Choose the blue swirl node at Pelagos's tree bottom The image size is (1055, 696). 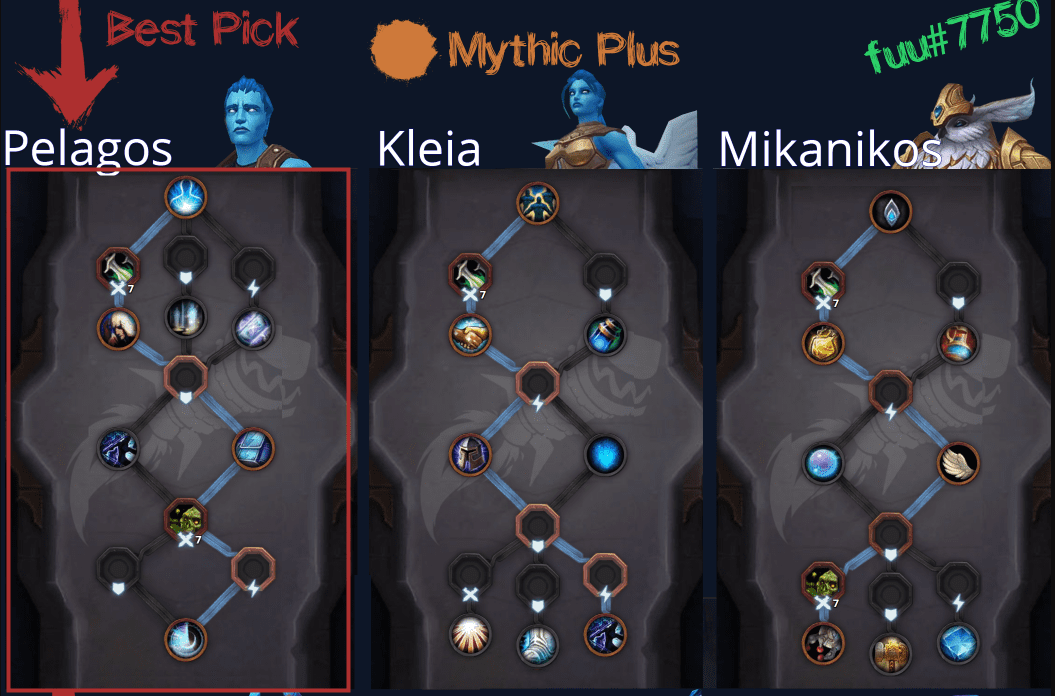(185, 639)
